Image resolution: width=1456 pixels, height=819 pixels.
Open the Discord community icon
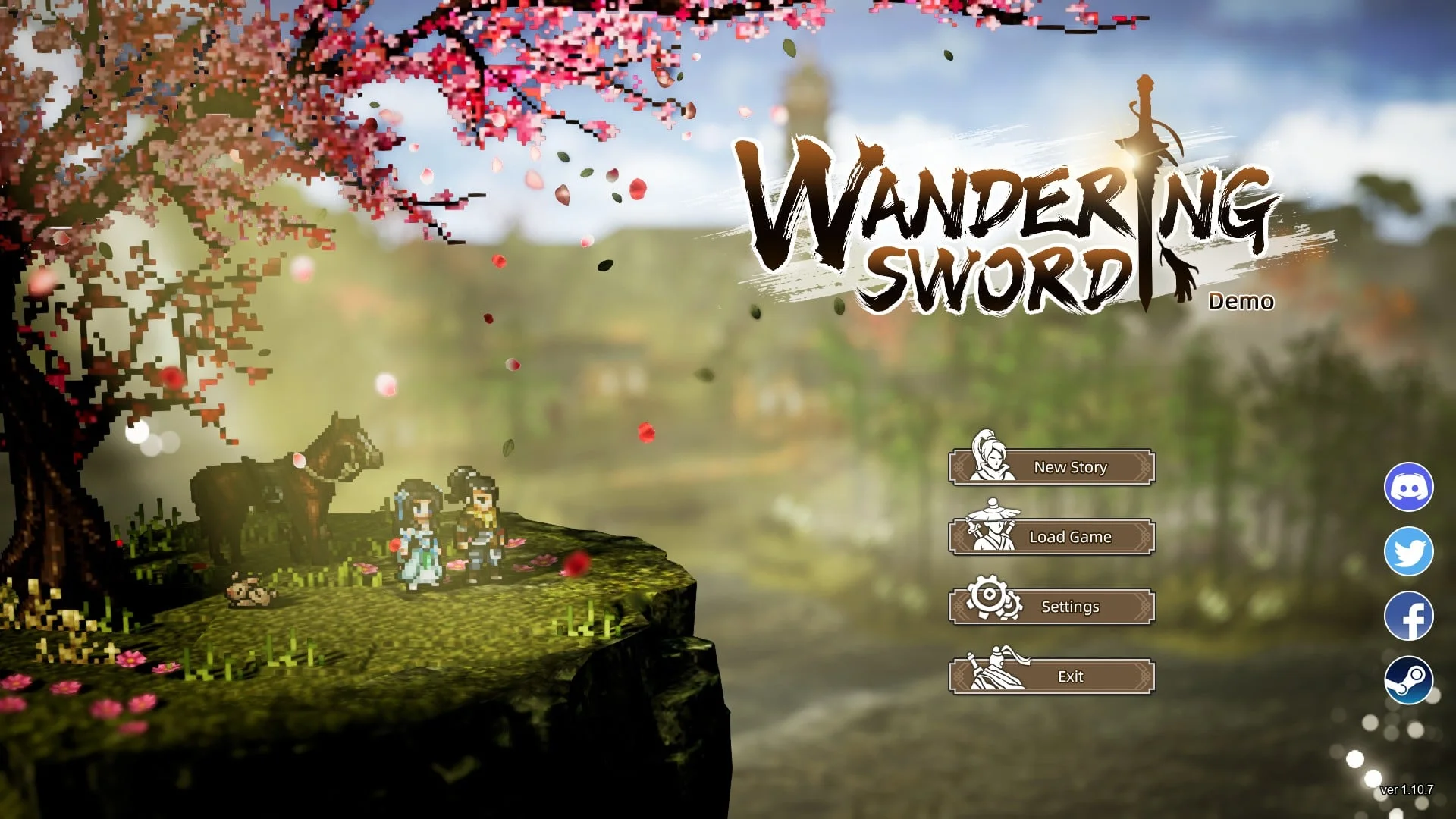[1408, 486]
